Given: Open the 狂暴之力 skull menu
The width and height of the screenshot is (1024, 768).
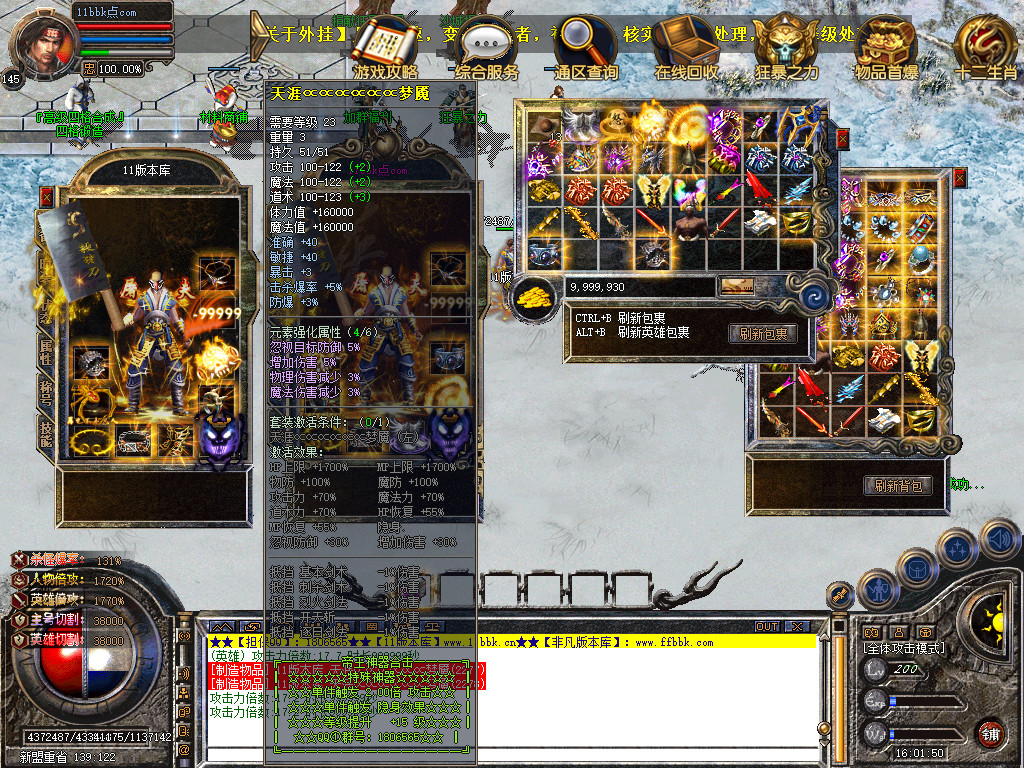Looking at the screenshot, I should (x=785, y=47).
